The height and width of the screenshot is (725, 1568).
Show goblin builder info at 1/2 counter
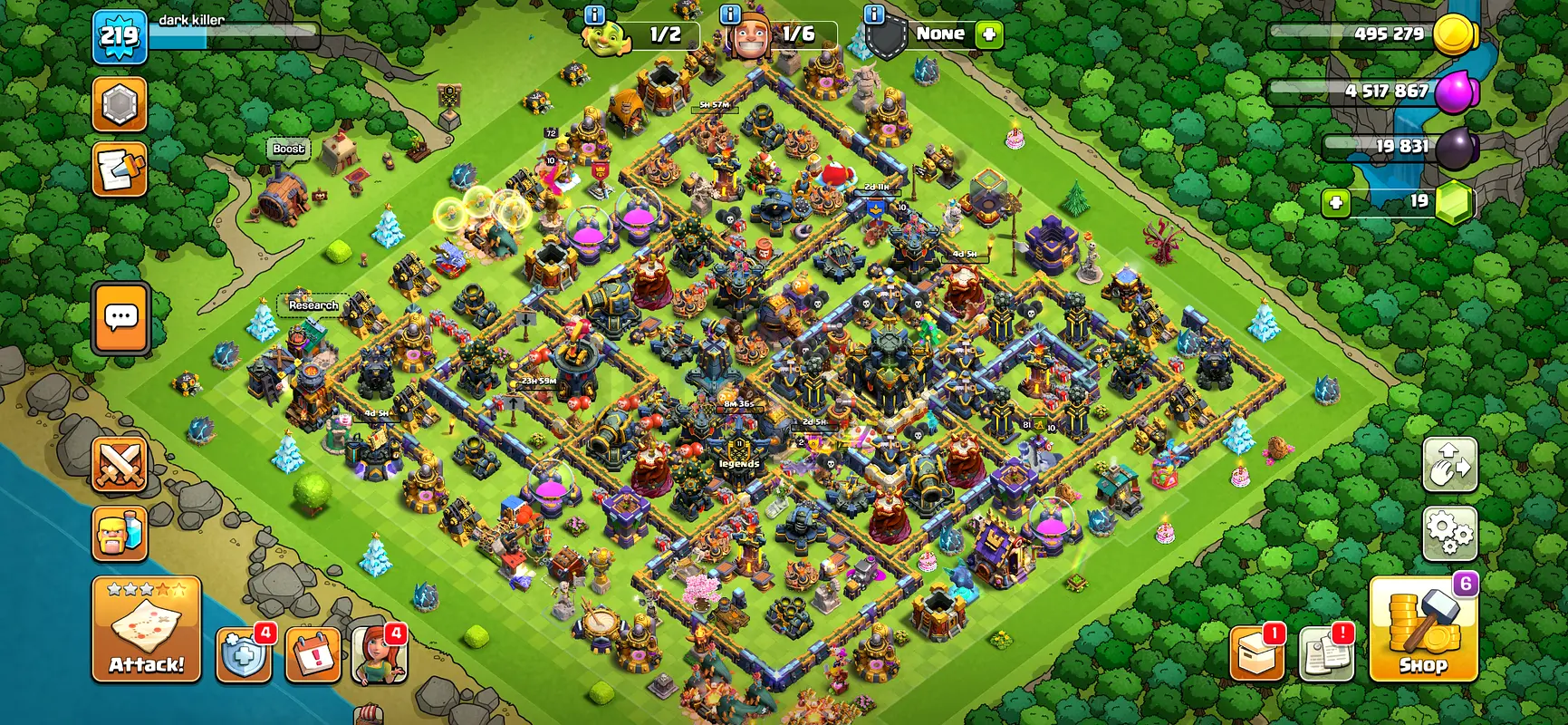[x=595, y=14]
